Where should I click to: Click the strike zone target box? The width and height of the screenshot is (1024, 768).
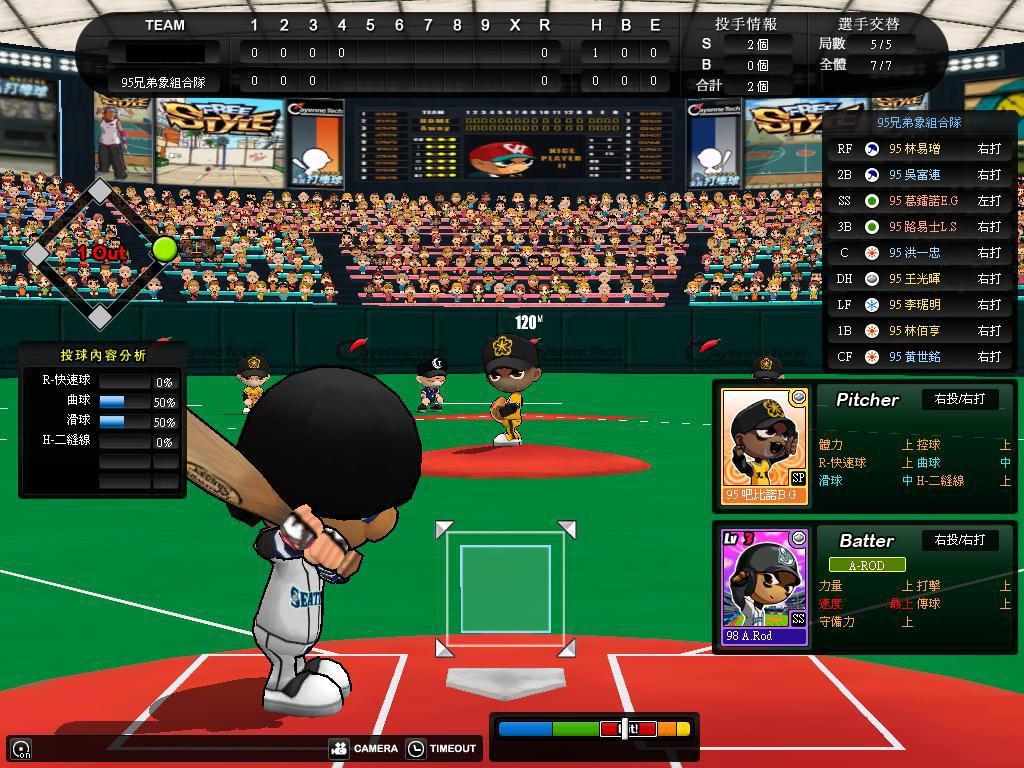point(505,589)
